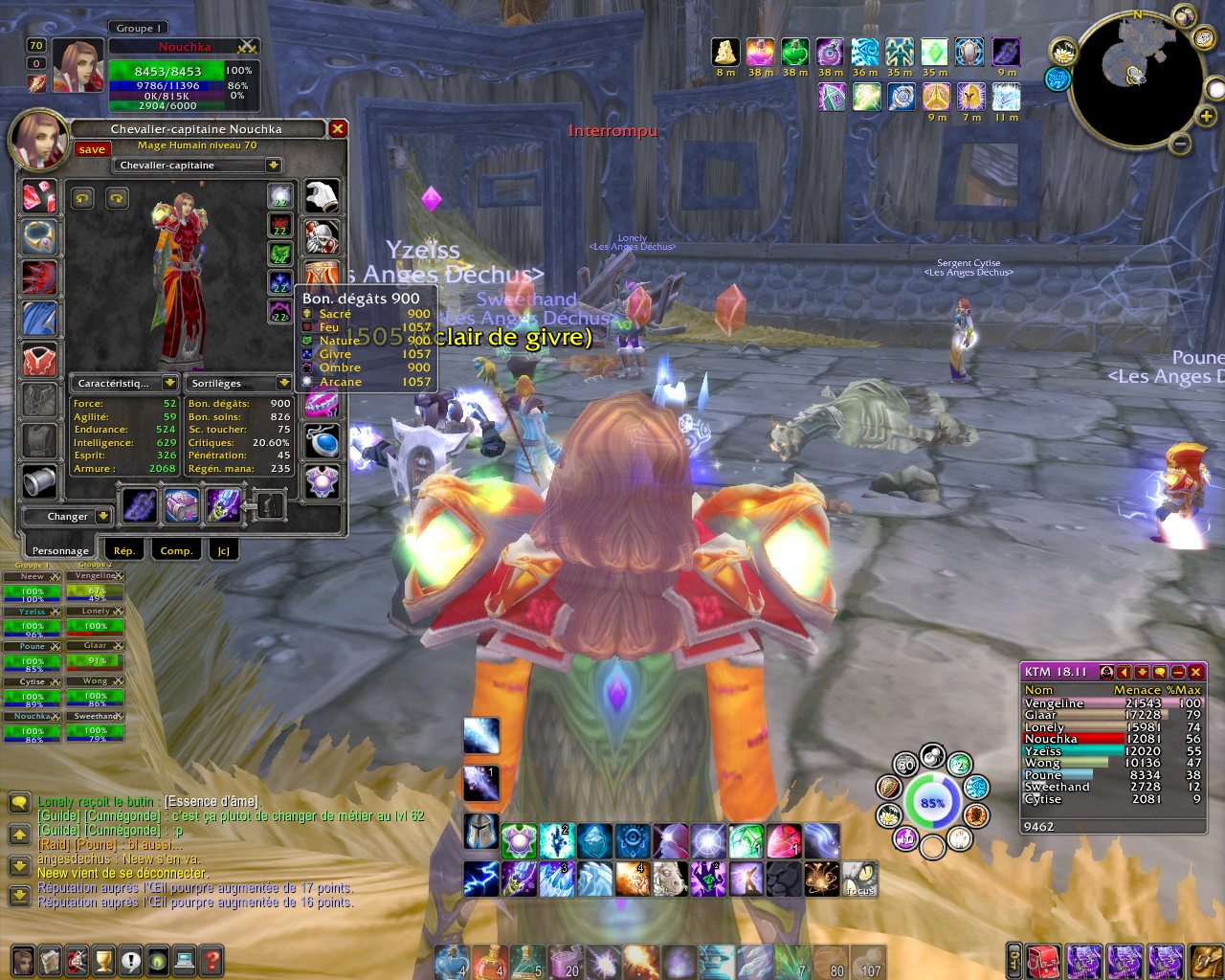The image size is (1225, 980).
Task: Select the white glove equipment slot
Action: 322,196
